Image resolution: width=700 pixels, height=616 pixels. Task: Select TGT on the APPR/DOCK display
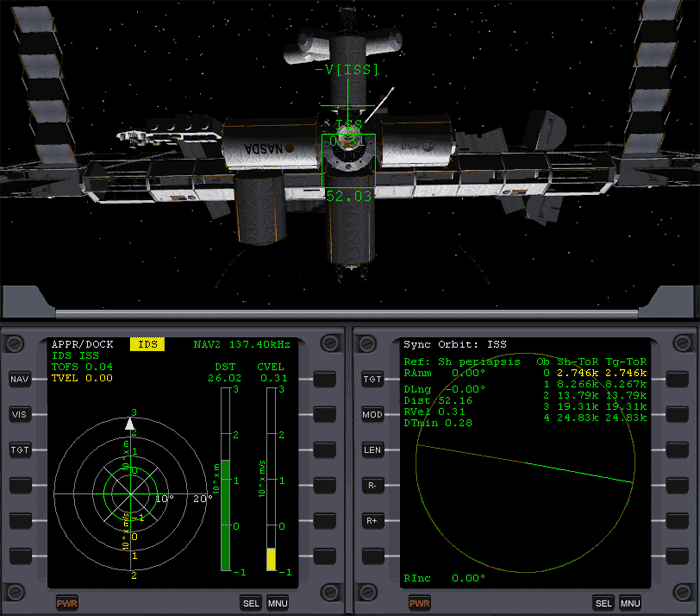tap(20, 450)
